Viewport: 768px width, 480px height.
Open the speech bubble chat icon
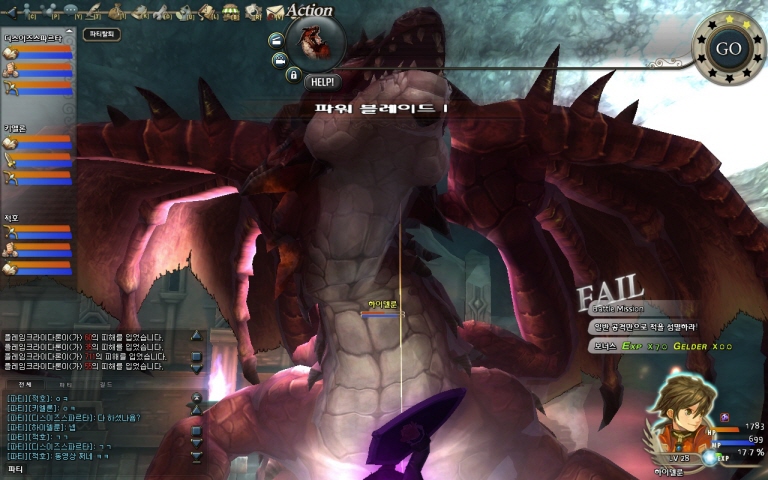[73, 12]
